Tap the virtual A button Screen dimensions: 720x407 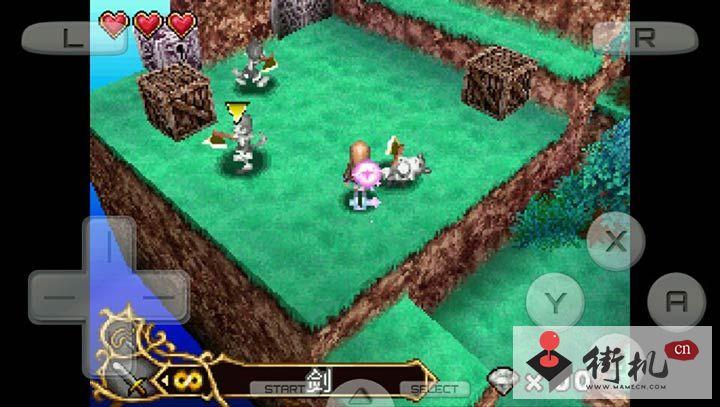676,300
